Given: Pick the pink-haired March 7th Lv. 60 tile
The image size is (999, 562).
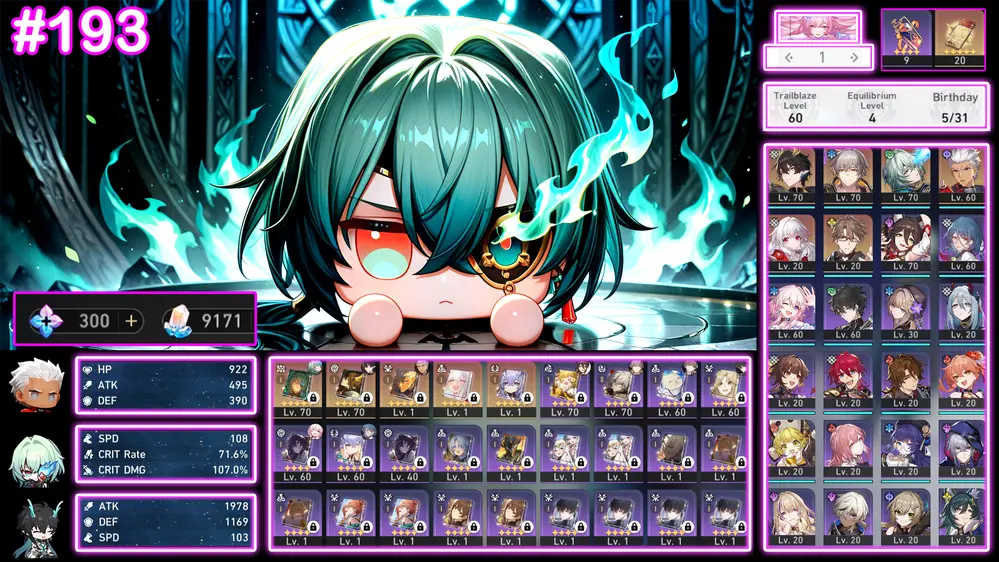Looking at the screenshot, I should 792,311.
